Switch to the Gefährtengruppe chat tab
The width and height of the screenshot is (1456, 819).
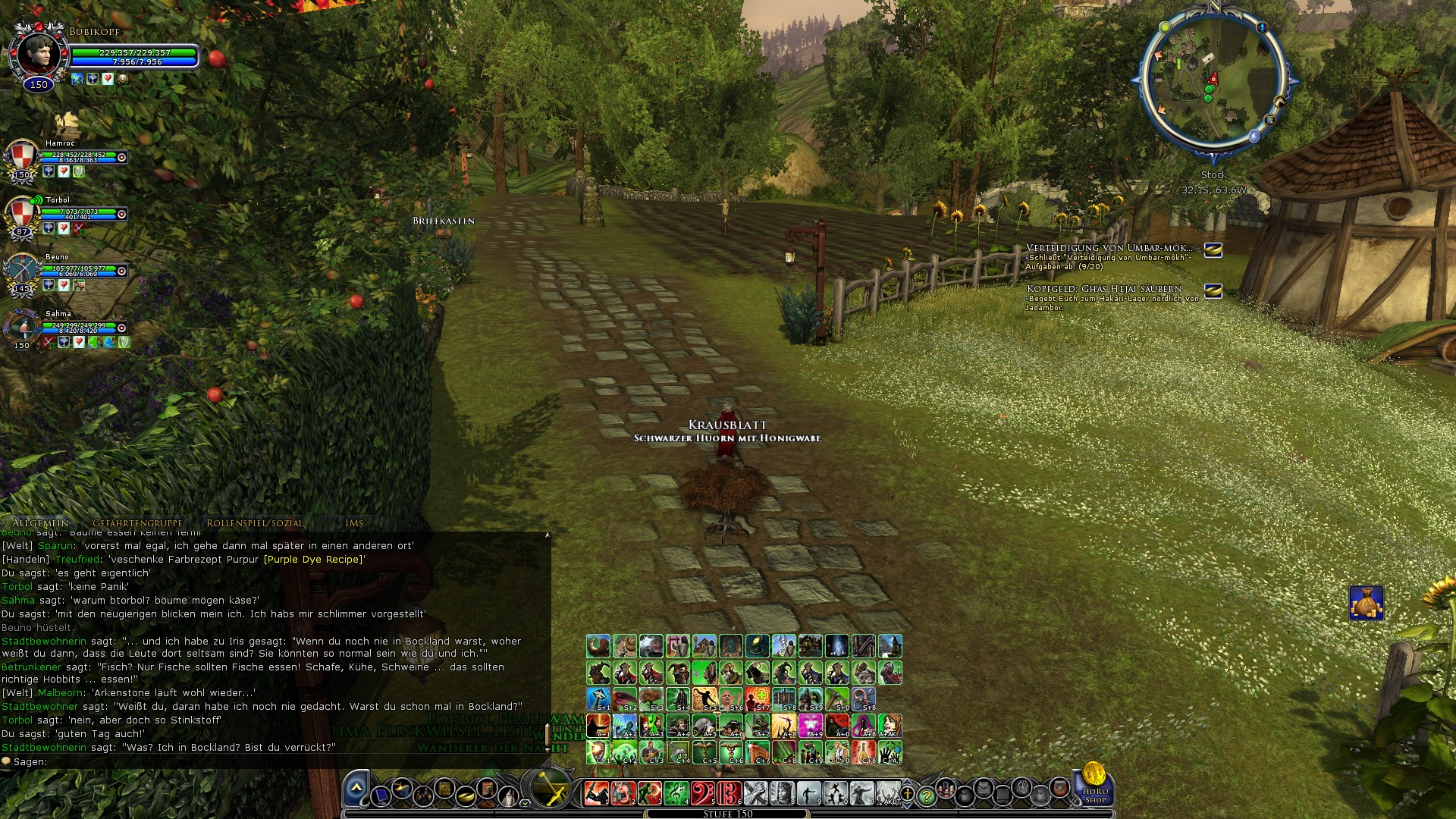point(139,522)
